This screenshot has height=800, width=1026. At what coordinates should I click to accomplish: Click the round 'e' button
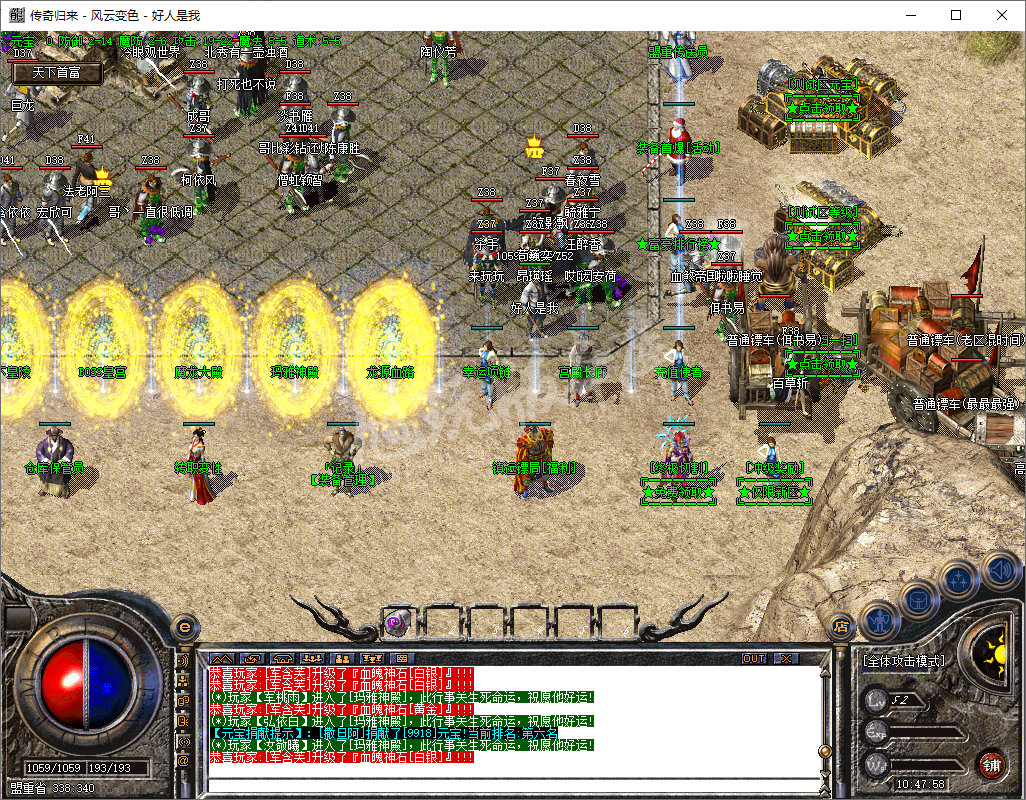click(184, 627)
